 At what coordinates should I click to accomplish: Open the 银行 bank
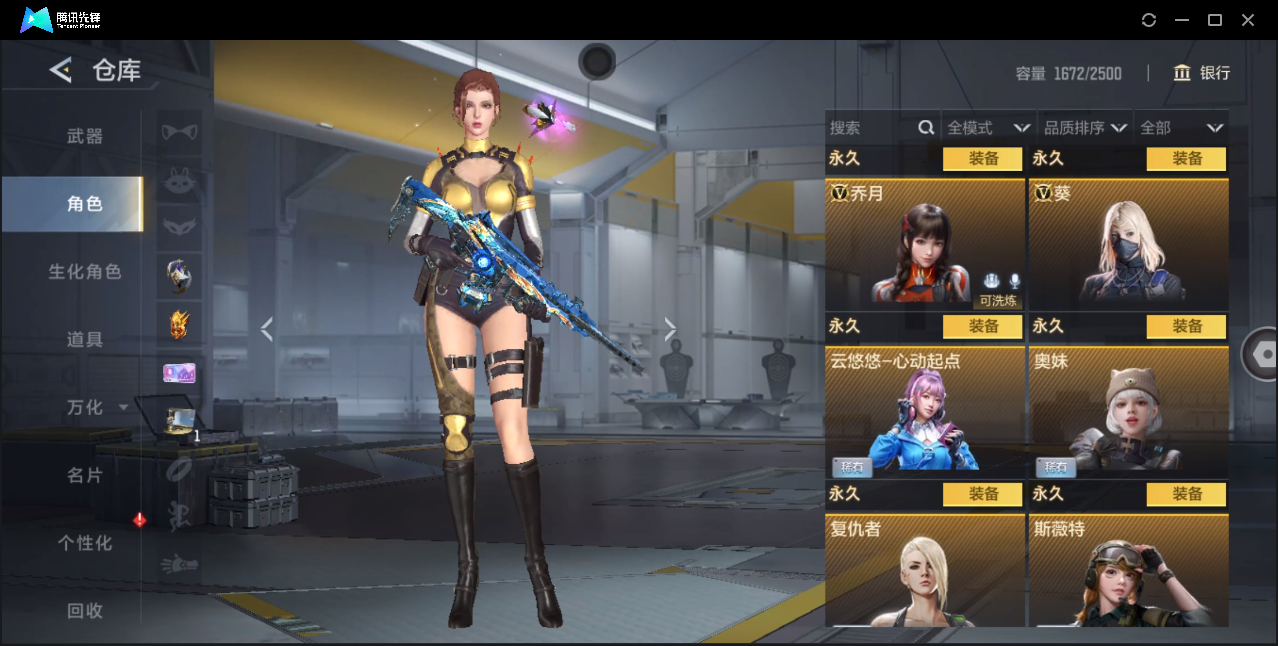(1202, 73)
